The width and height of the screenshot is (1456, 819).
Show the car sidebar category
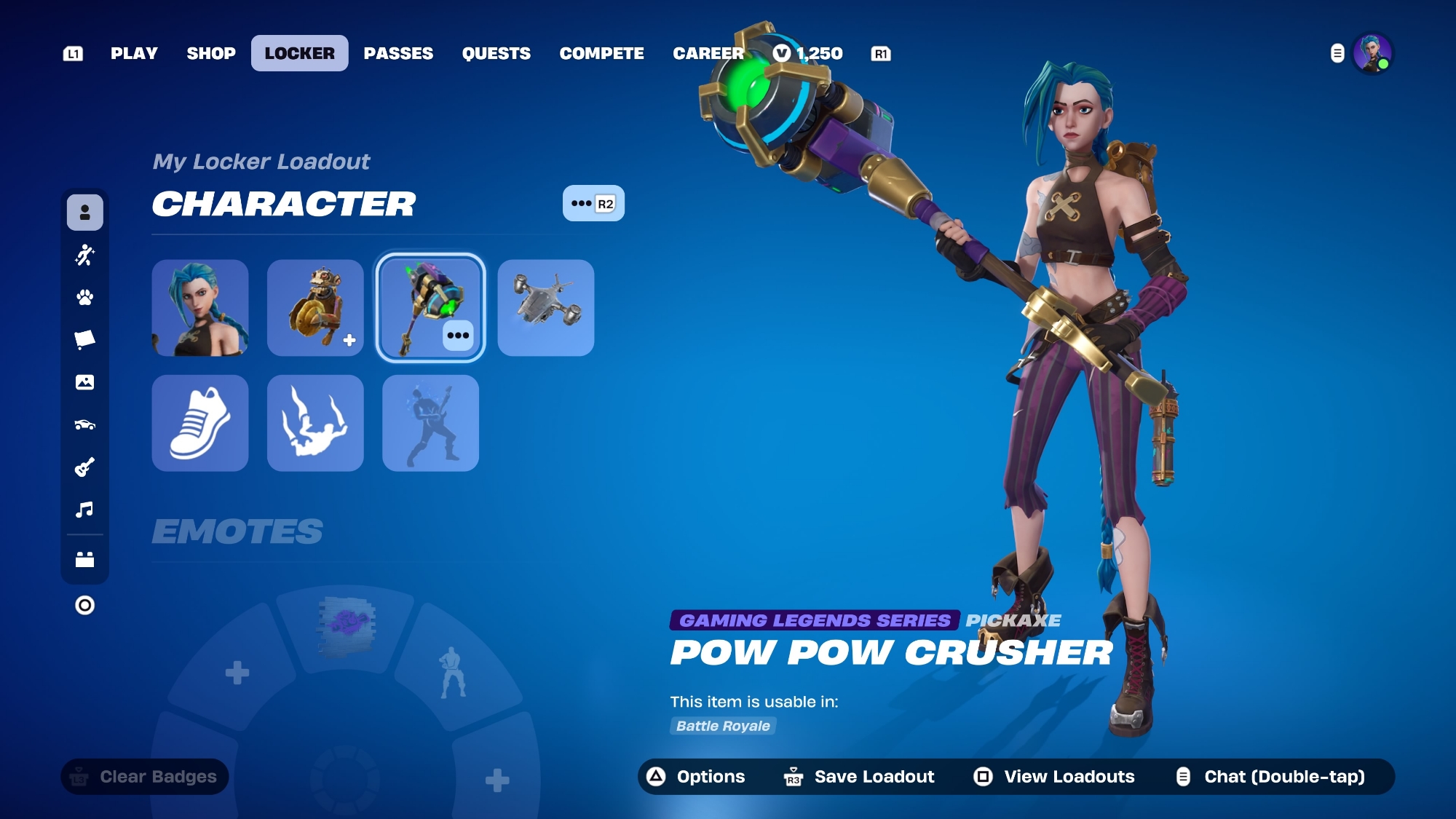tap(84, 424)
